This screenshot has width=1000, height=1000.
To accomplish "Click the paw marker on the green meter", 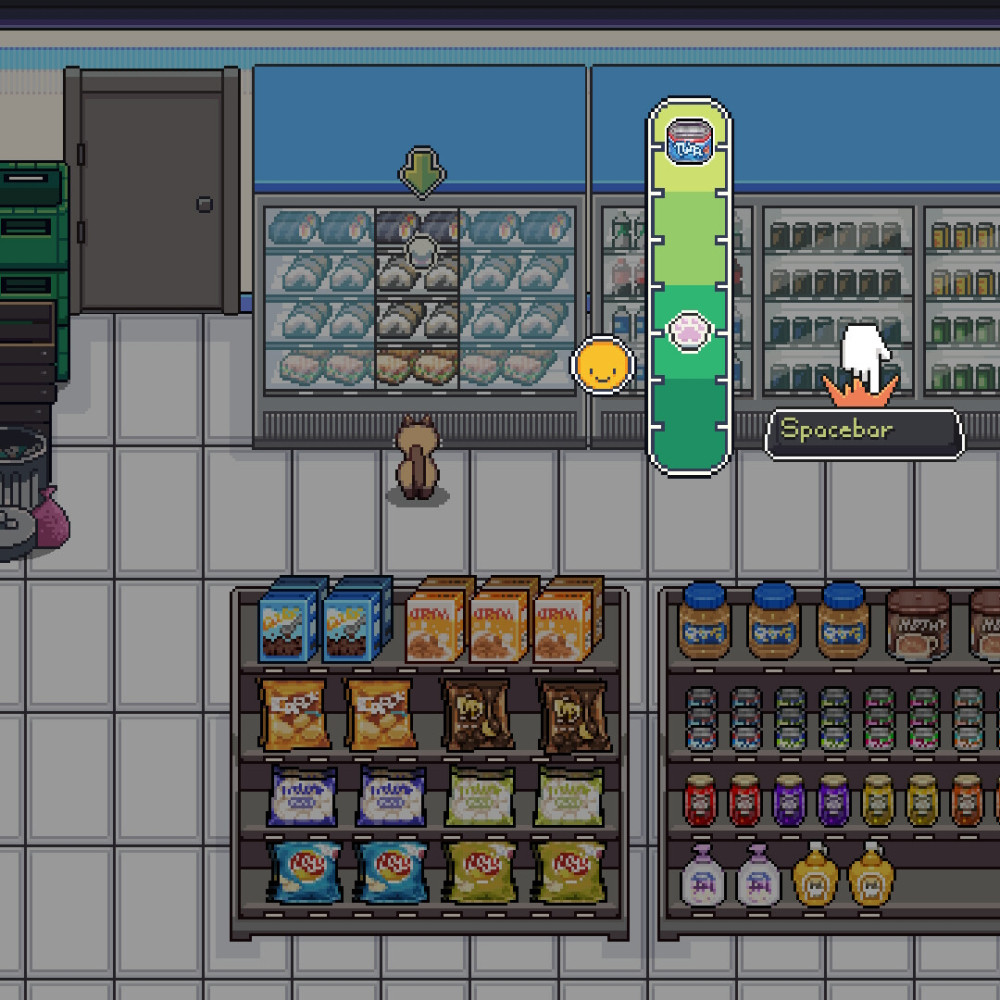I will [x=688, y=329].
